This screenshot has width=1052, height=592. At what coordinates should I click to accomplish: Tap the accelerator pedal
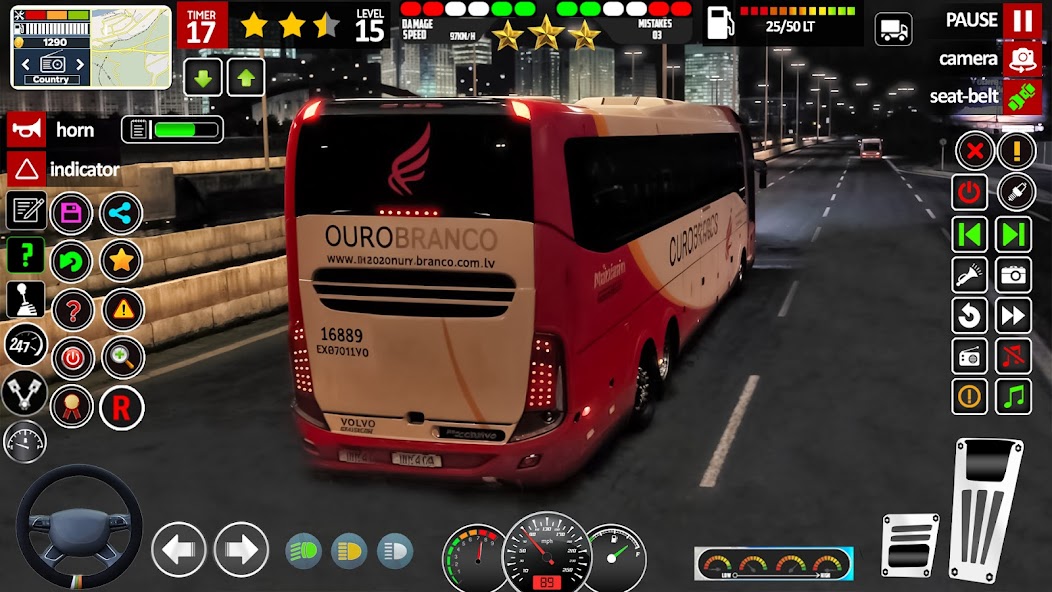click(985, 508)
